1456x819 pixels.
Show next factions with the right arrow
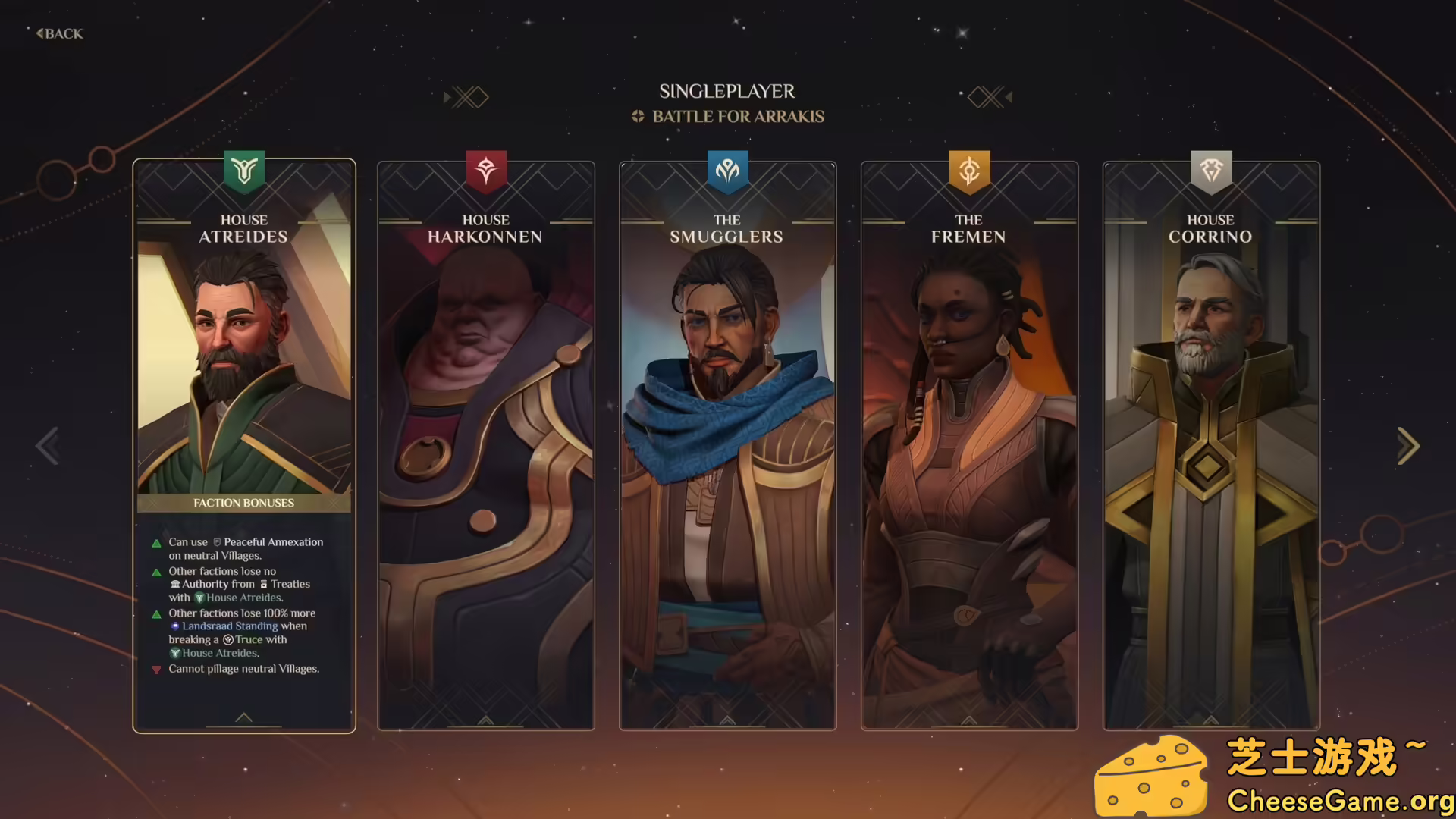(x=1407, y=446)
